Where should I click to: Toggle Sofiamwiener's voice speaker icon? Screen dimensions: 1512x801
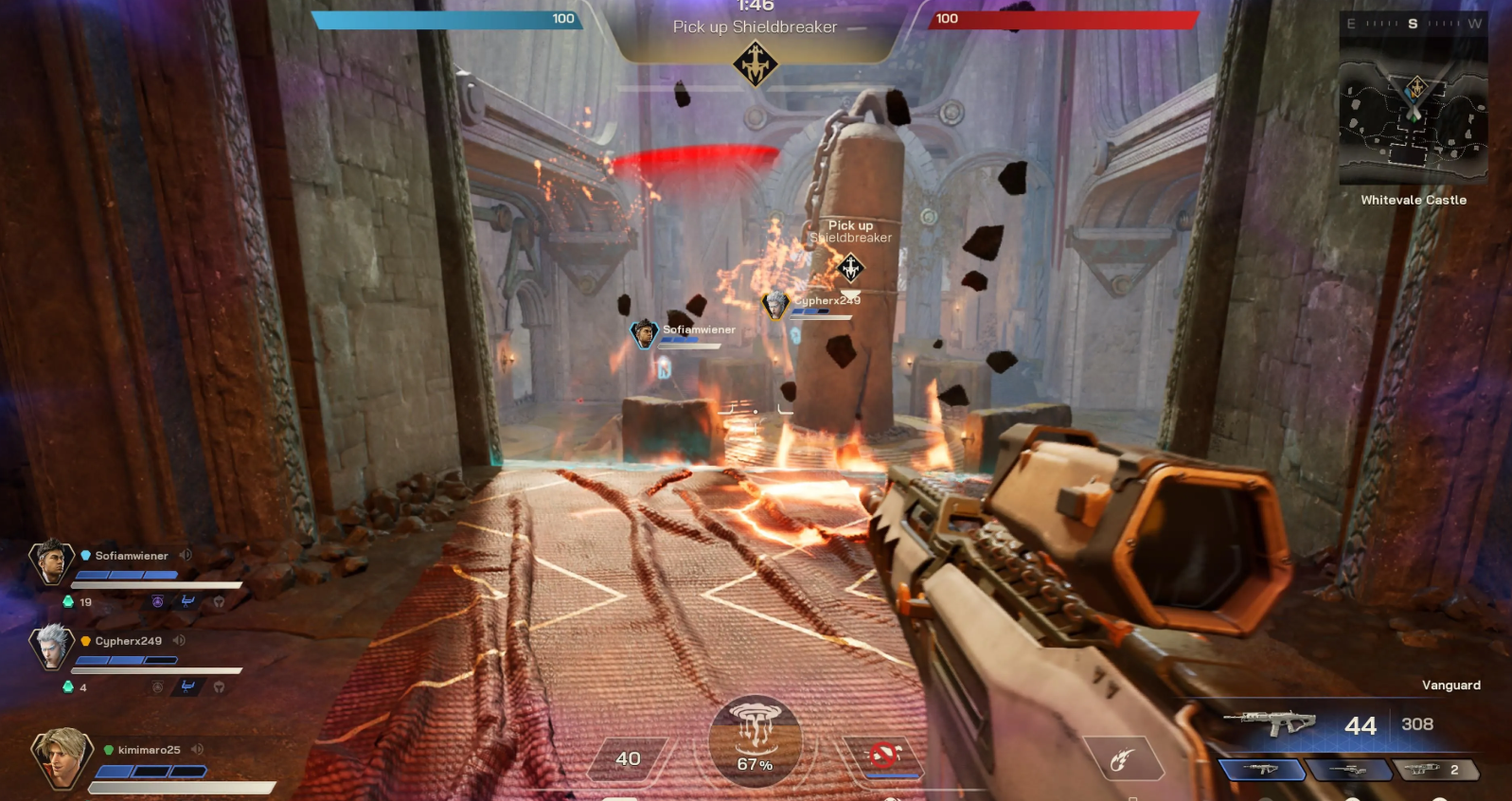[186, 555]
